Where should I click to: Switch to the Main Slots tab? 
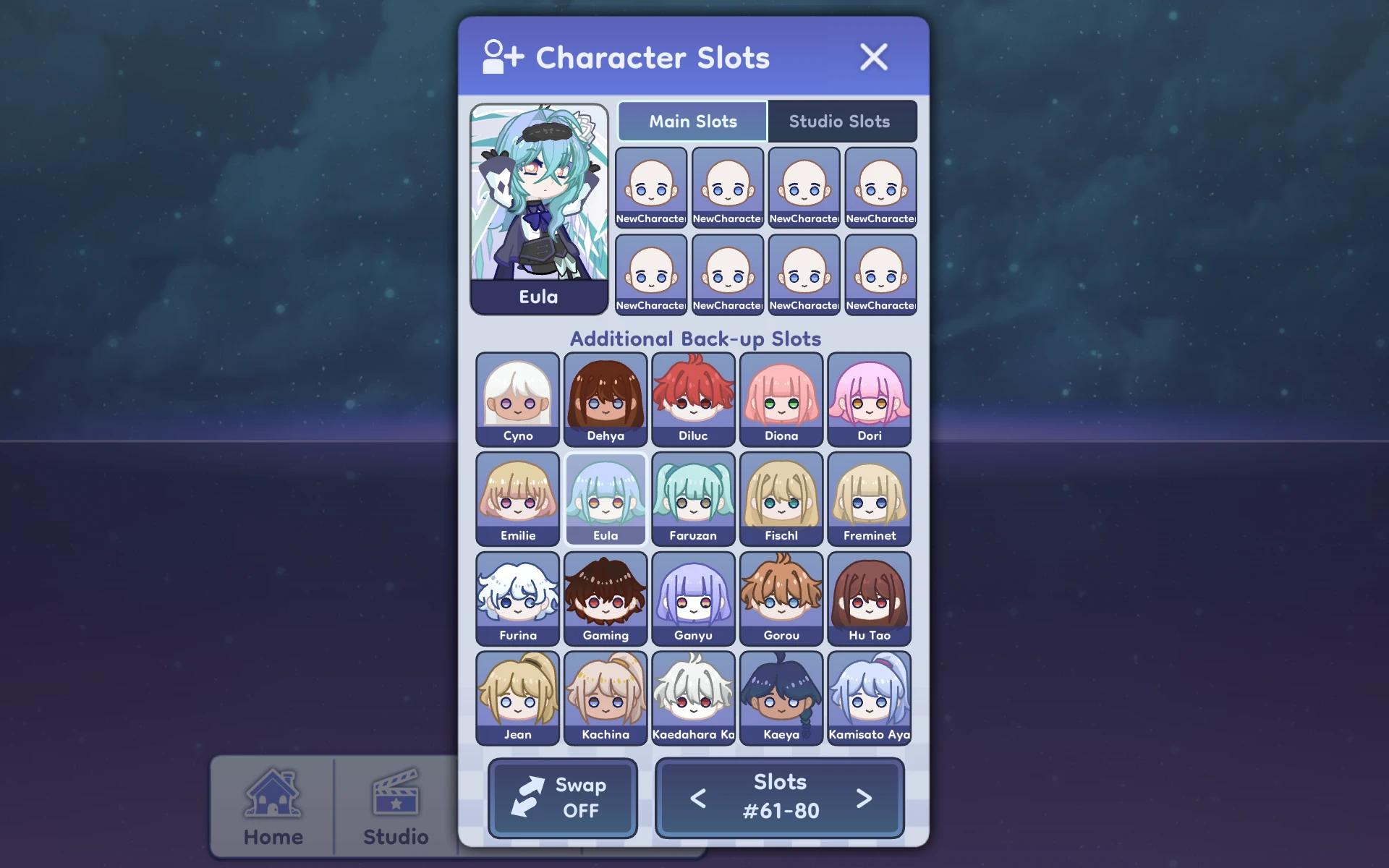(x=691, y=121)
